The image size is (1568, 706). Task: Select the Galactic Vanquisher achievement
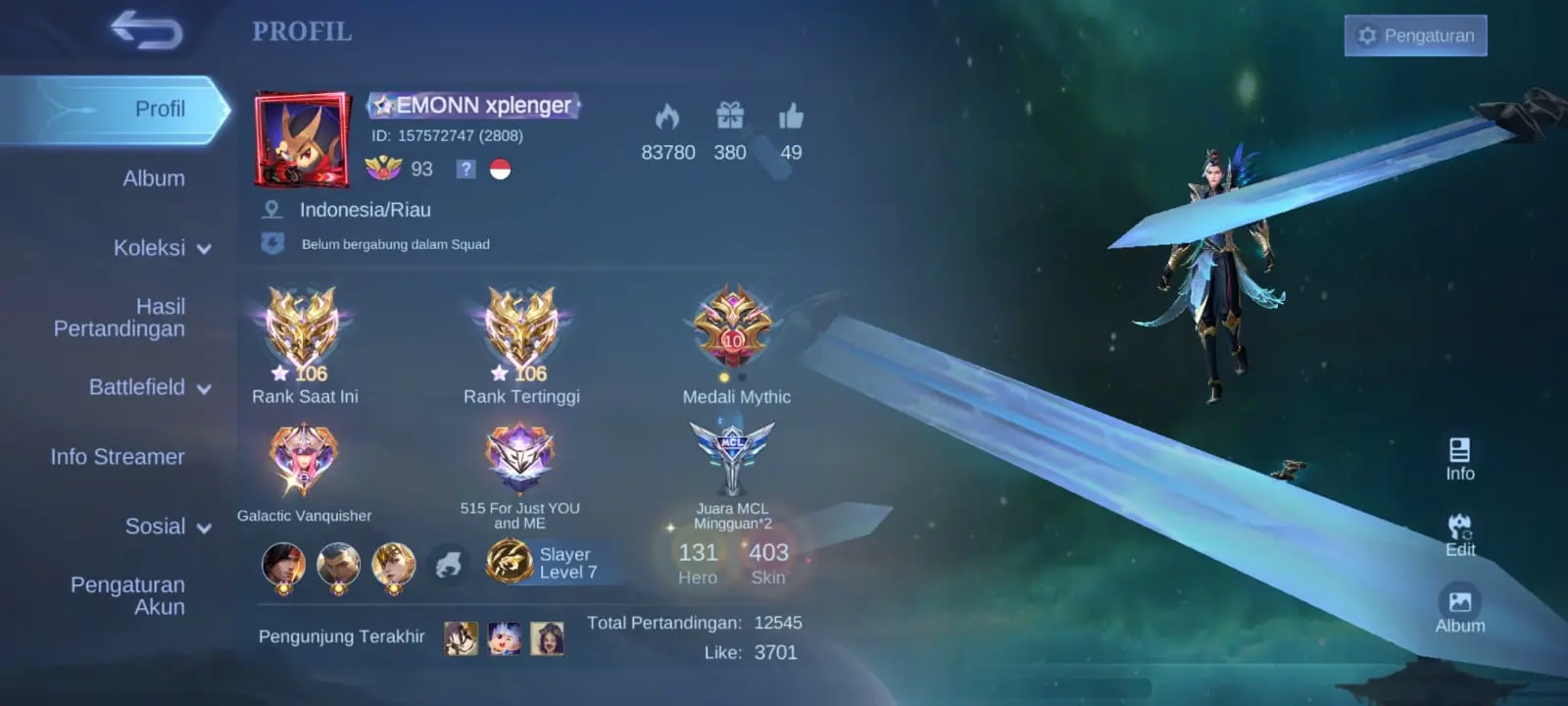[x=304, y=459]
